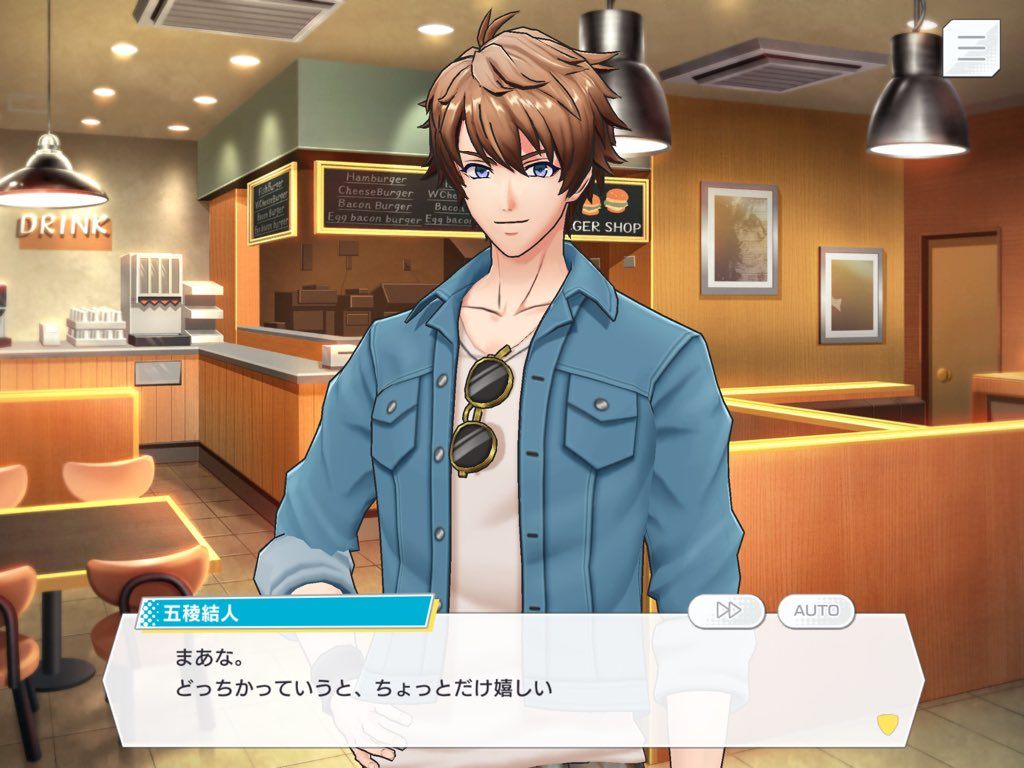Advance dialogue with the yellow arrow indicator
The width and height of the screenshot is (1024, 768).
[886, 722]
